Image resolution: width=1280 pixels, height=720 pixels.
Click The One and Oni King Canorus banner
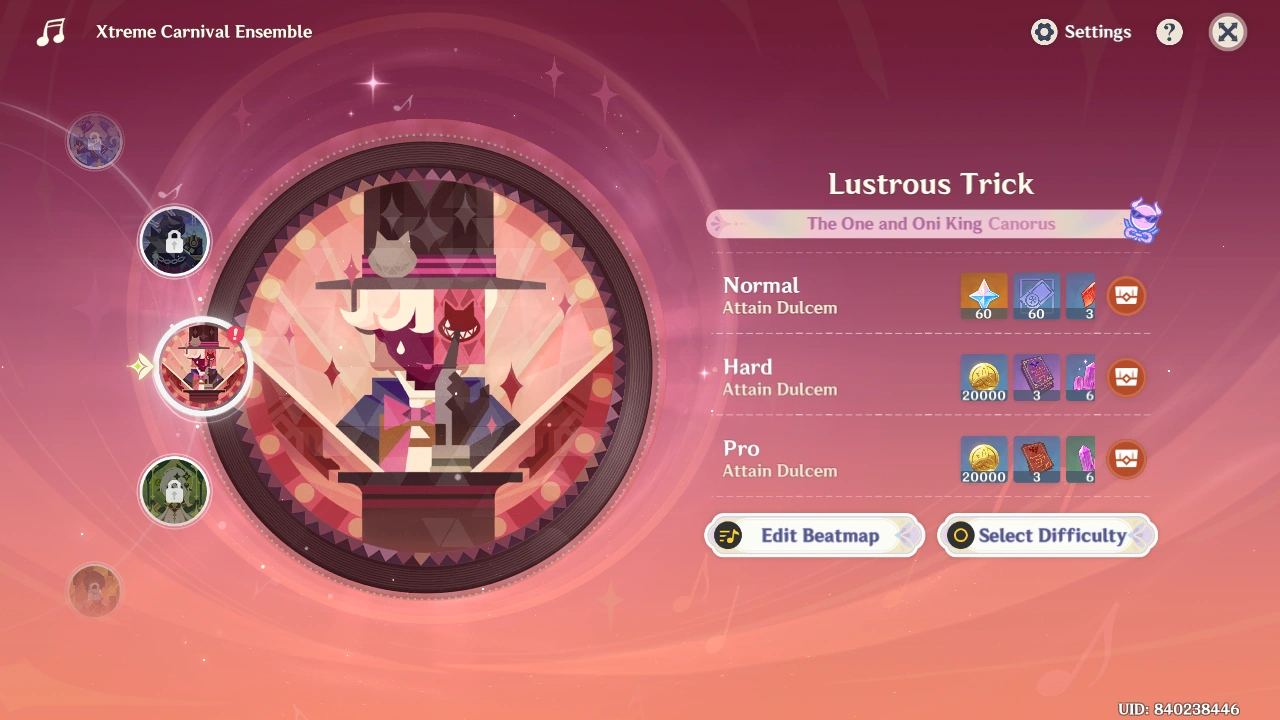click(x=930, y=223)
